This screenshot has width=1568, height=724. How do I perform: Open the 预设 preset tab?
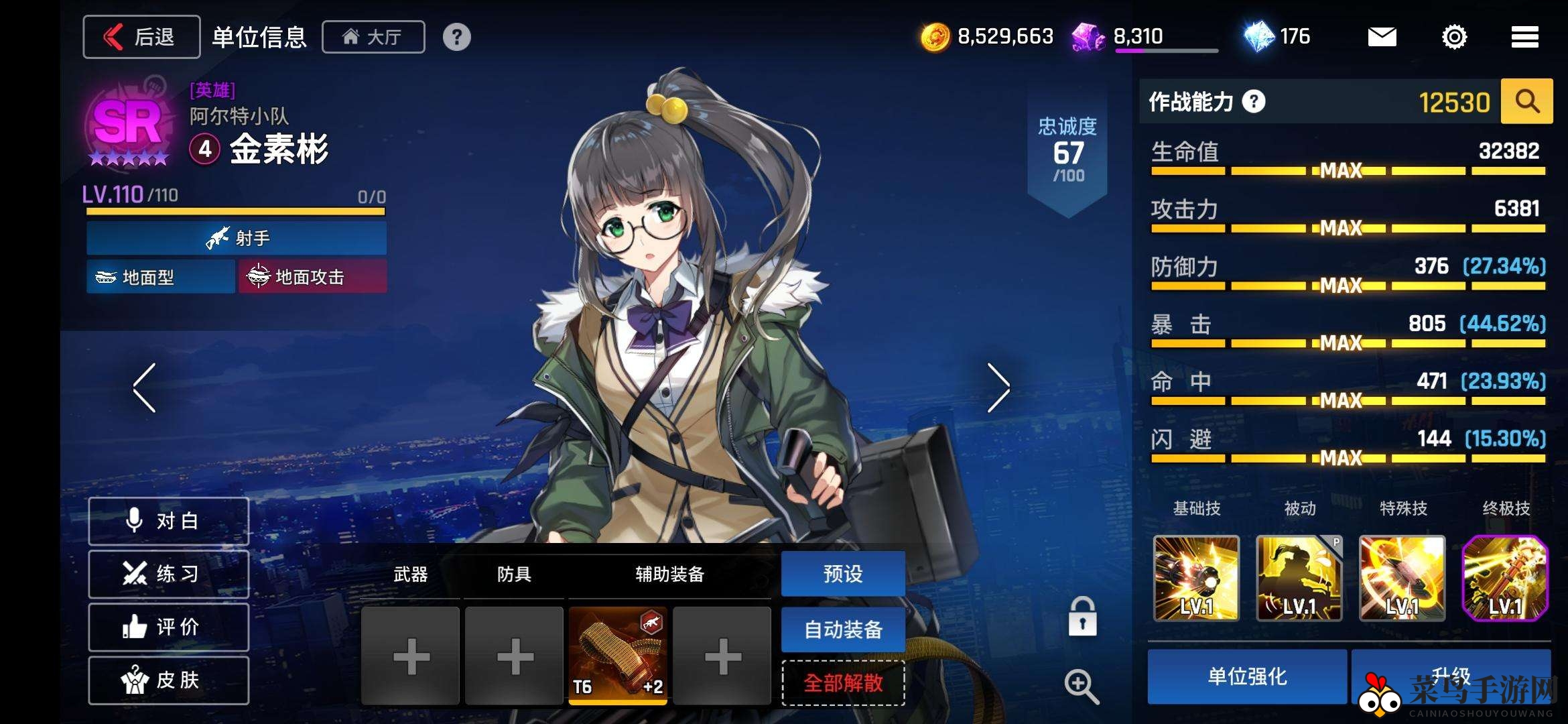844,575
